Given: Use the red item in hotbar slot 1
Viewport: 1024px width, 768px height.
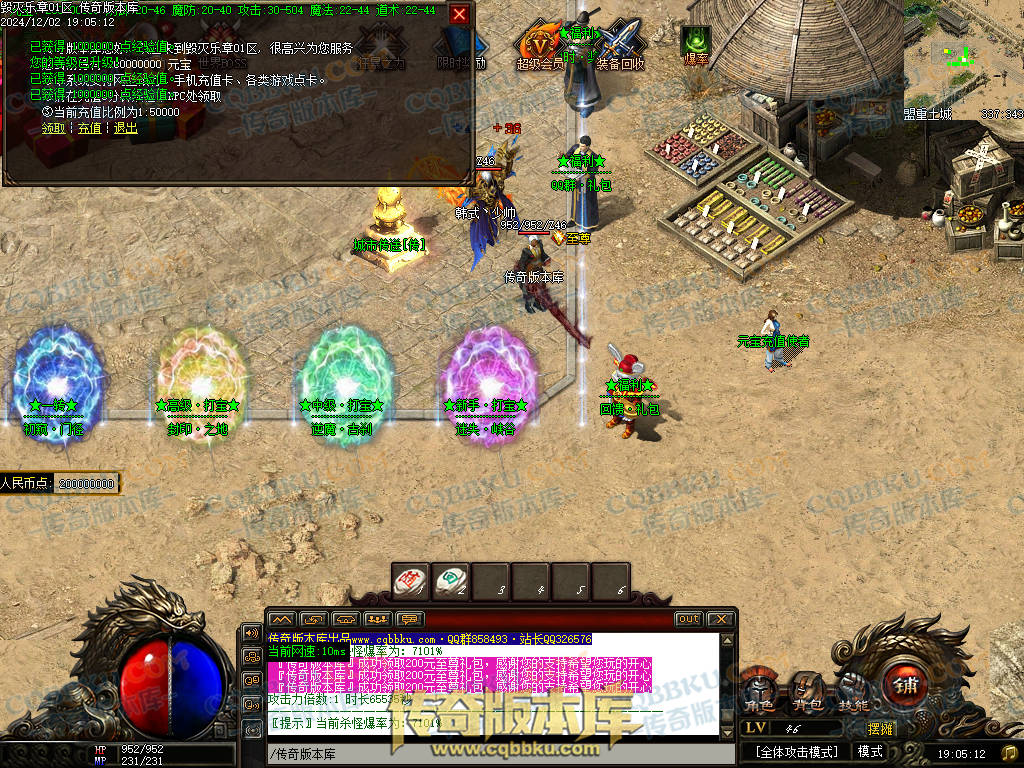Looking at the screenshot, I should [x=410, y=581].
